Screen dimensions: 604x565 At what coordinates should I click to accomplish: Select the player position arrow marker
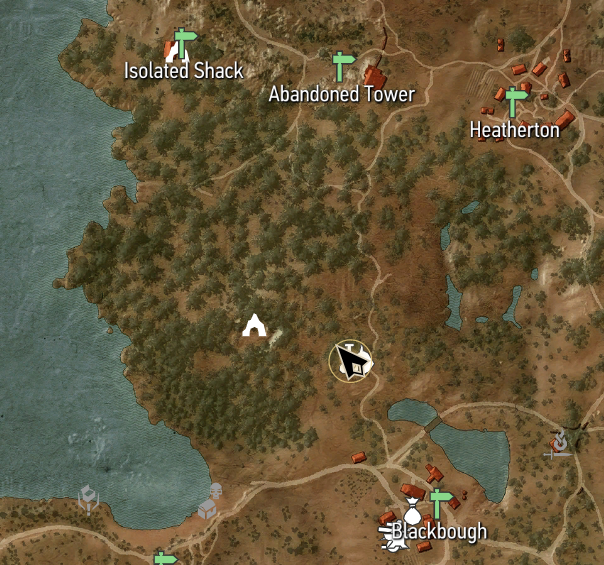click(351, 361)
